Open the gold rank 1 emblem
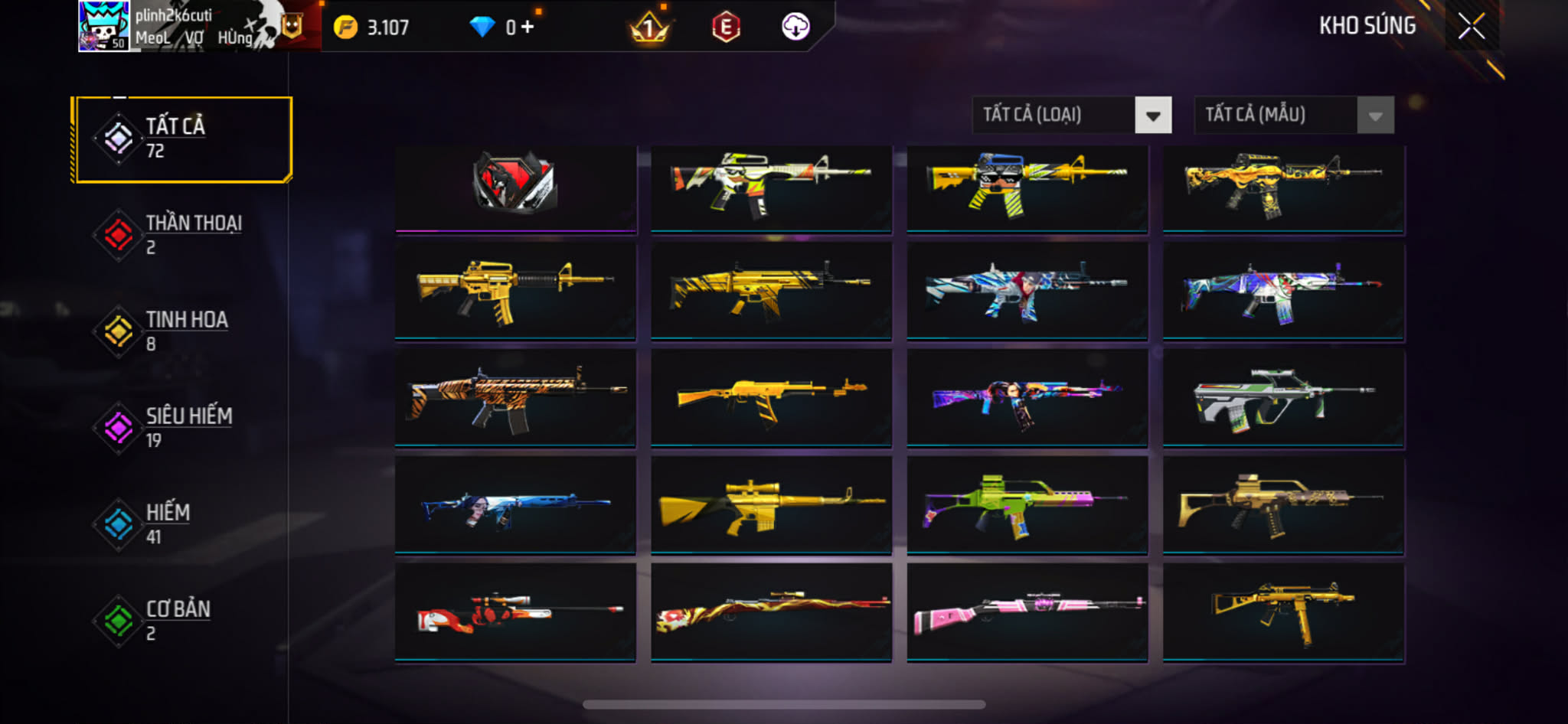The image size is (1568, 724). (649, 28)
